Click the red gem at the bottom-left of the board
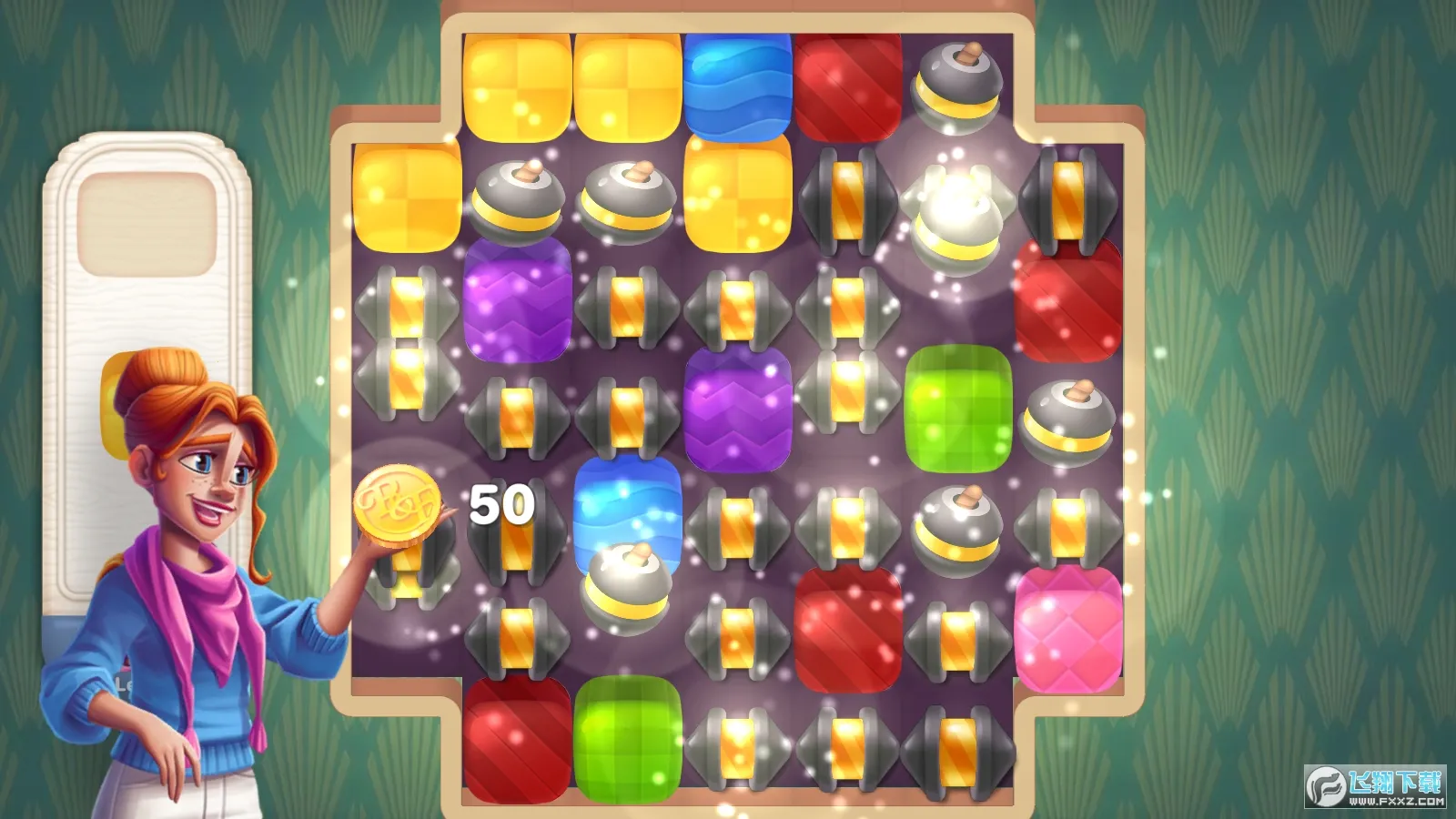 click(x=514, y=737)
